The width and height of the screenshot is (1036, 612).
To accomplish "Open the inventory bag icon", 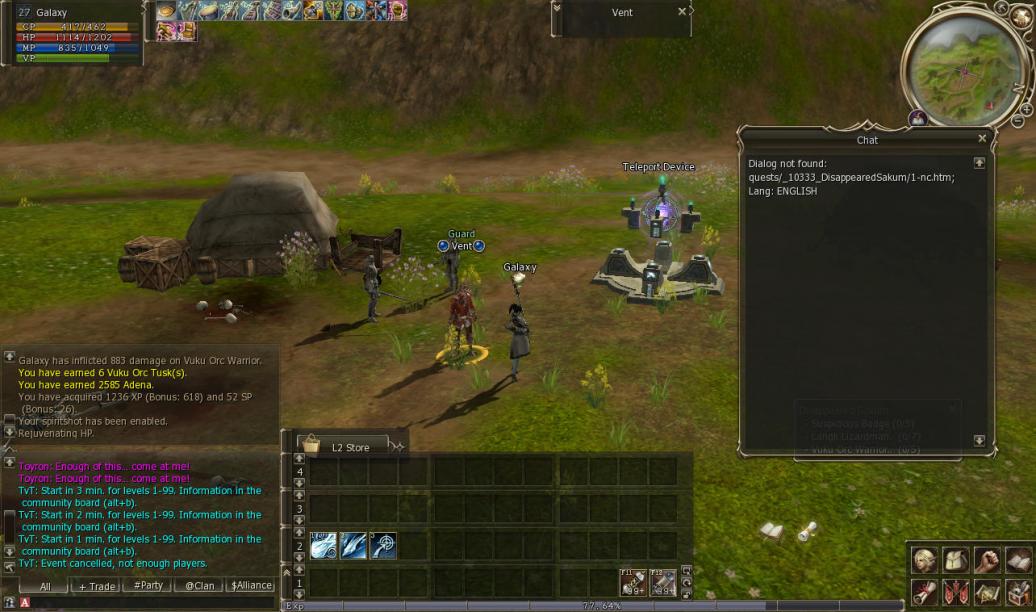I will point(956,561).
